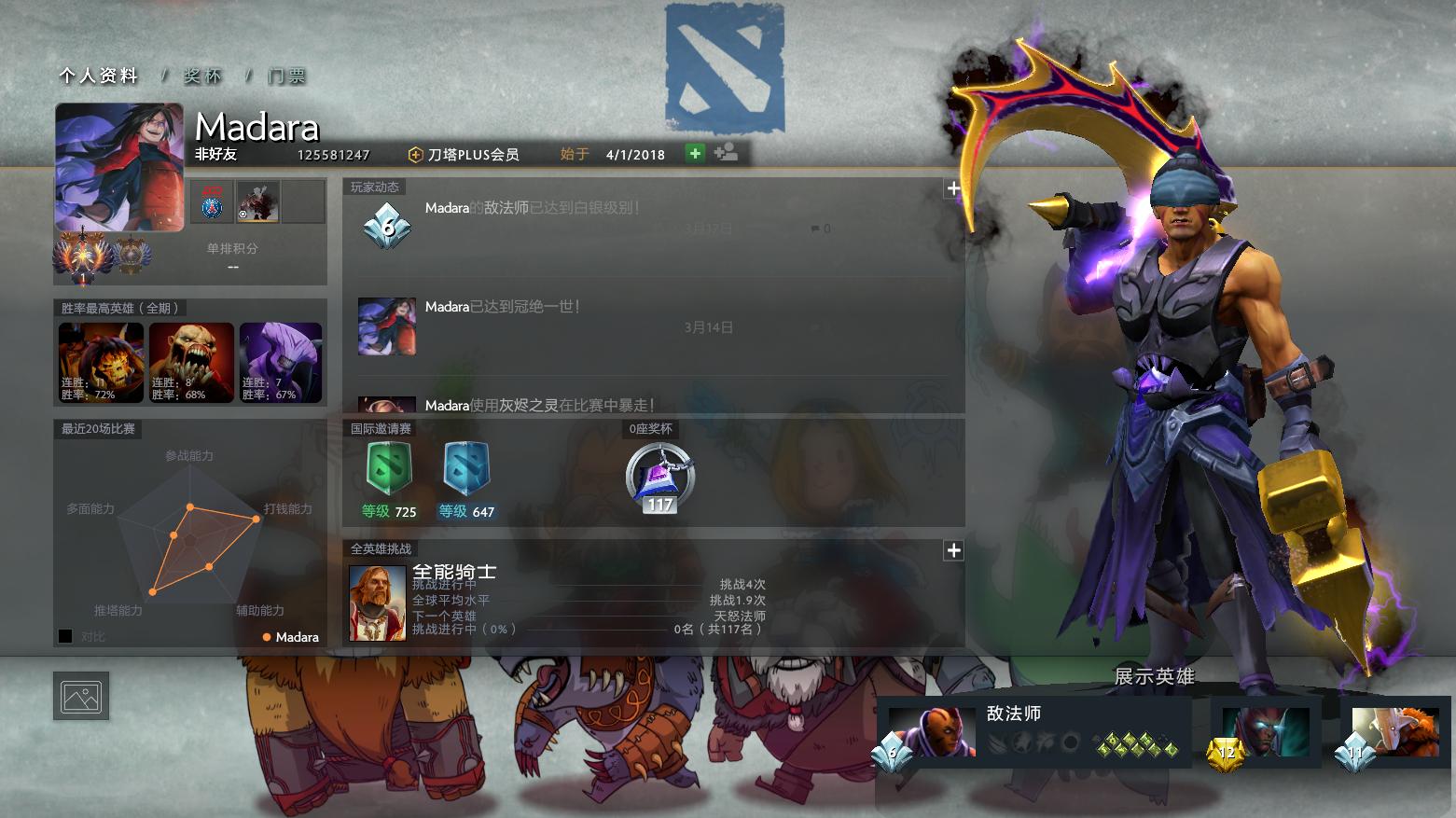Open the 奖杯 trophies tab
Image resolution: width=1456 pixels, height=818 pixels.
(x=202, y=76)
